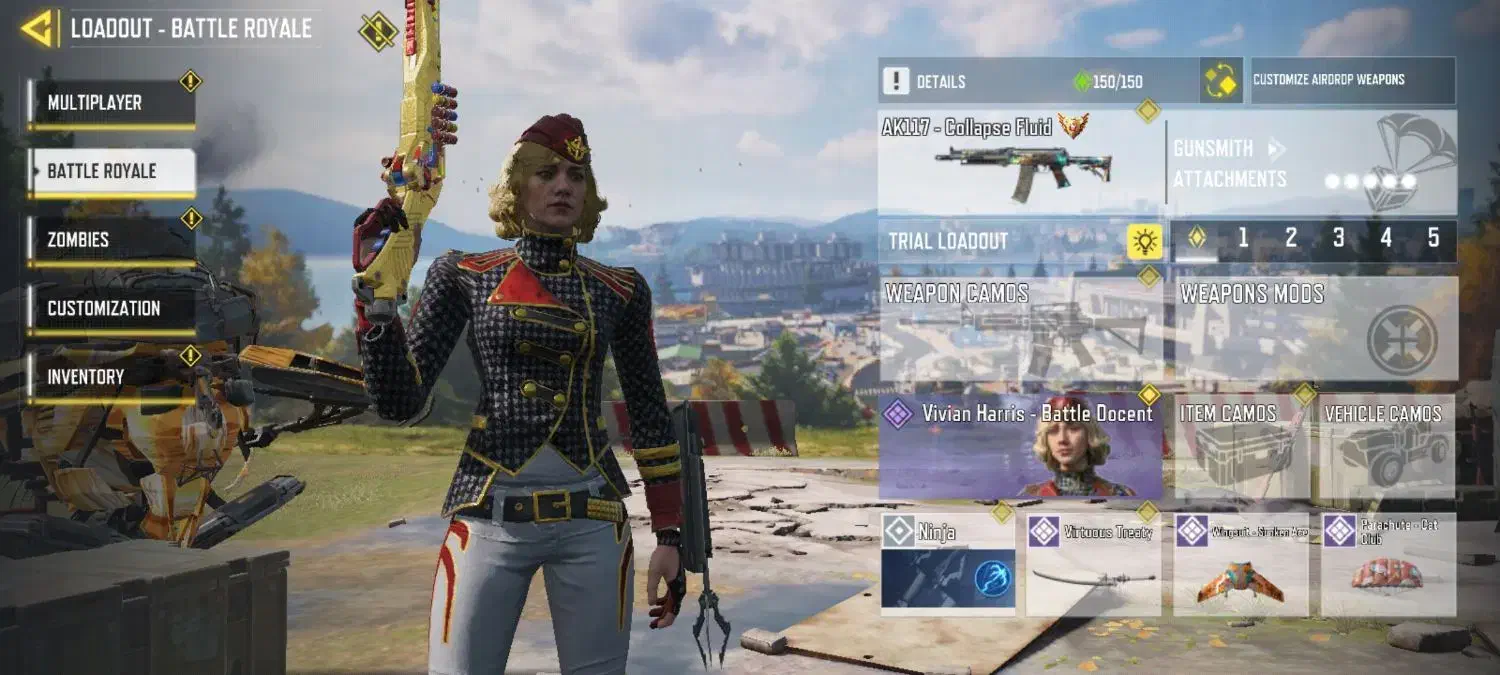Switch to the Multiplayer loadout tab
1500x675 pixels.
tap(111, 103)
